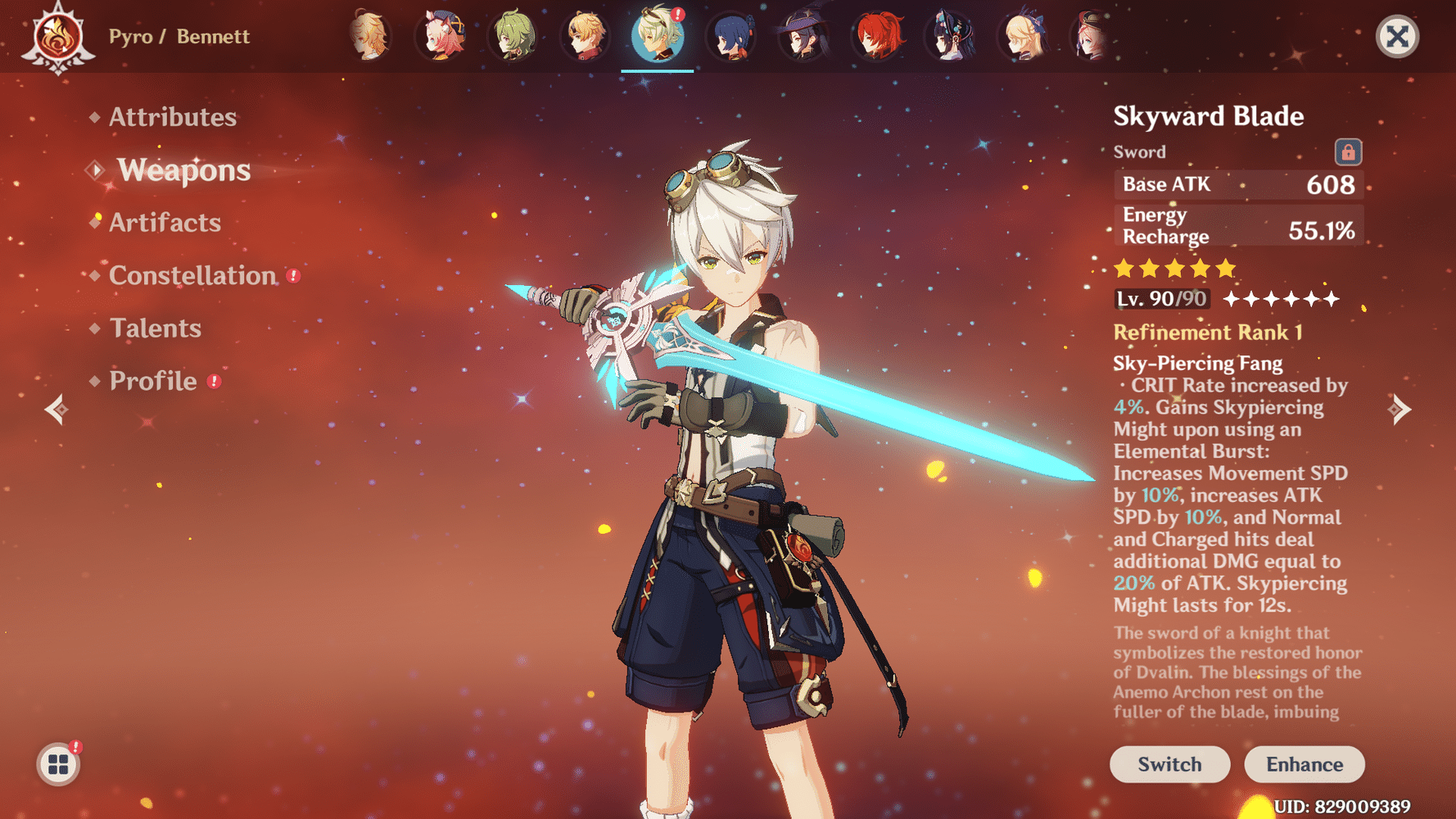Select the Weapons menu entry
This screenshot has height=819, width=1456.
point(183,170)
